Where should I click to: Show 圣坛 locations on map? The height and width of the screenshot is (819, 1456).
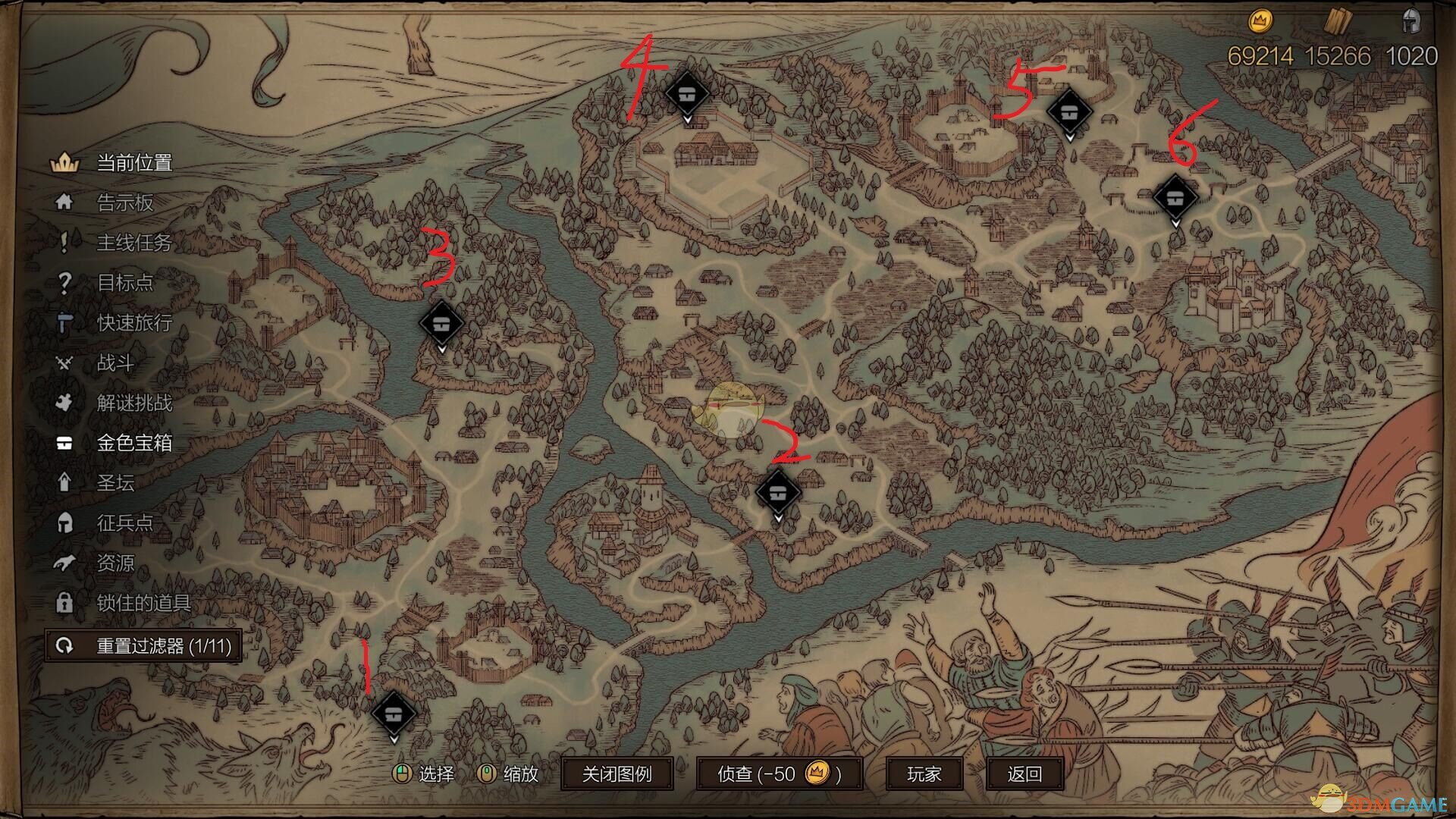pos(115,483)
